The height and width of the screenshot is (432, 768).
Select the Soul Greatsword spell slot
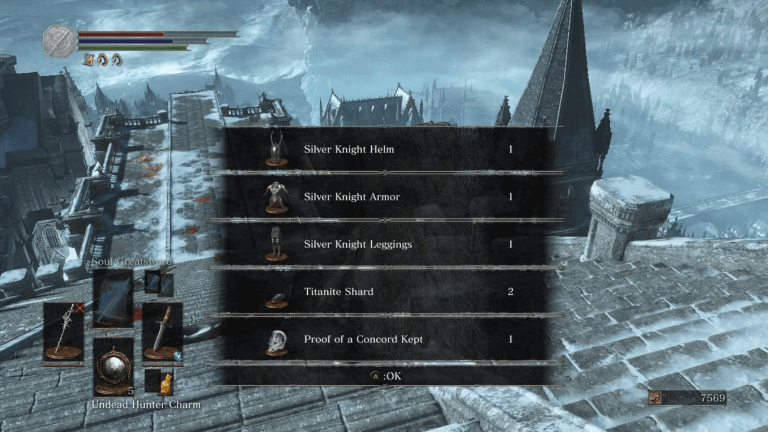113,298
